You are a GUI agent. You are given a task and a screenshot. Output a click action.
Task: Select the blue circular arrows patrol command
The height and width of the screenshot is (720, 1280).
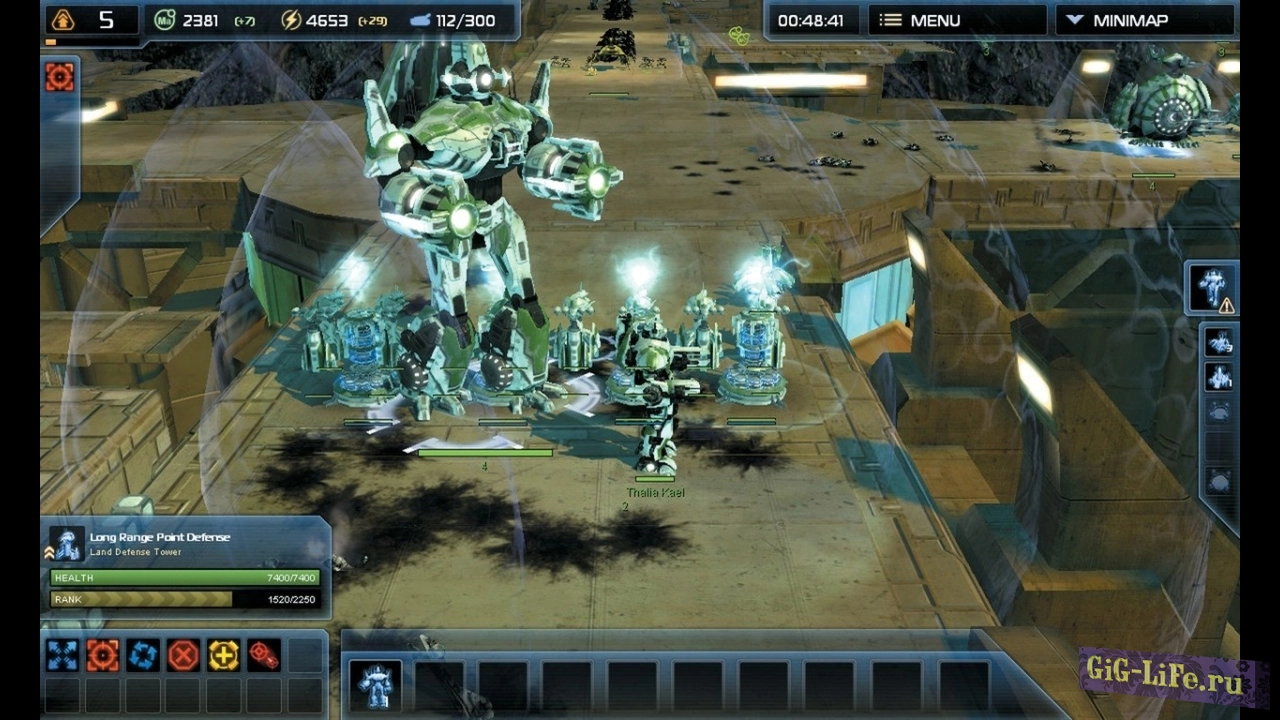pyautogui.click(x=143, y=656)
